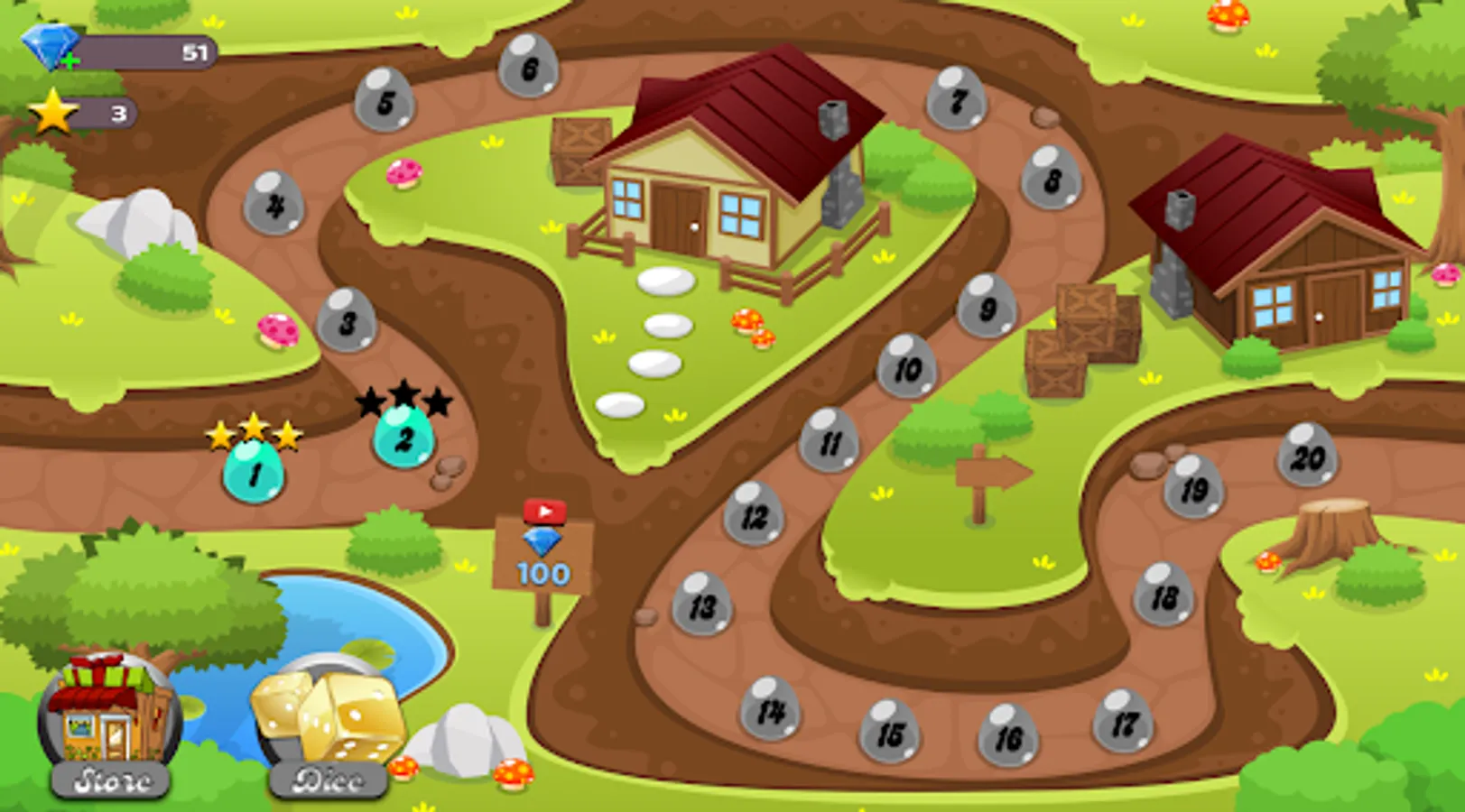
Task: Click the blue diamond currency icon
Action: click(50, 45)
